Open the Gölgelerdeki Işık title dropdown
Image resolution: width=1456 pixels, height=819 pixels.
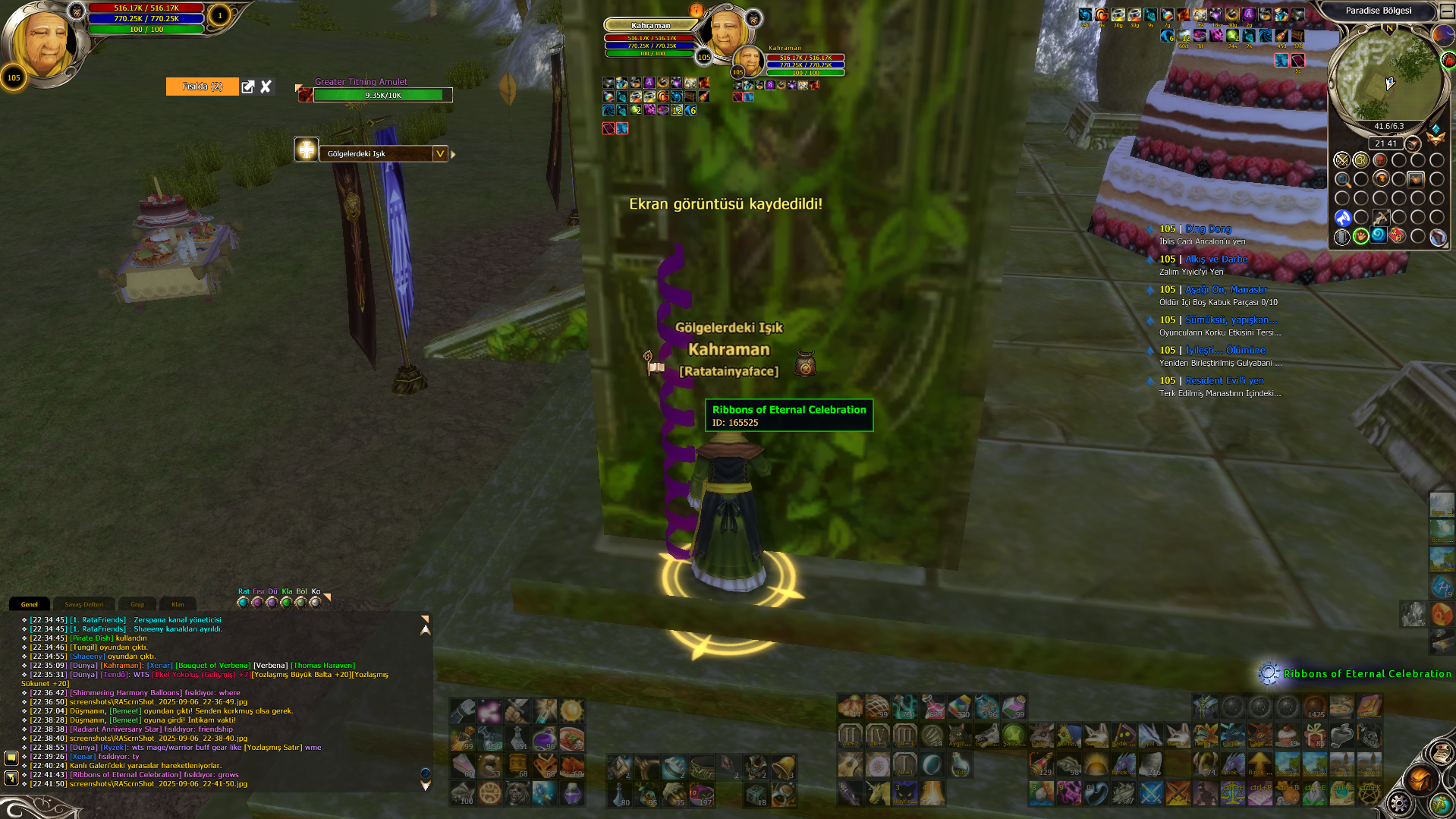(439, 153)
